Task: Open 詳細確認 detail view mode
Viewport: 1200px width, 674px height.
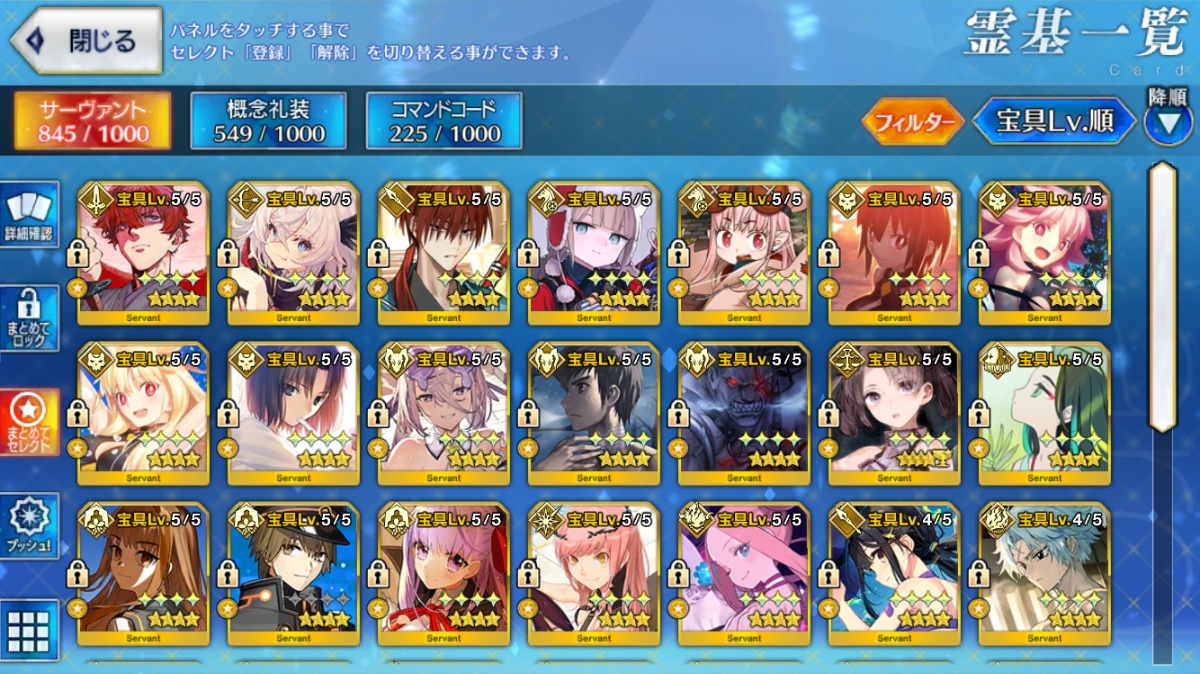Action: coord(30,215)
